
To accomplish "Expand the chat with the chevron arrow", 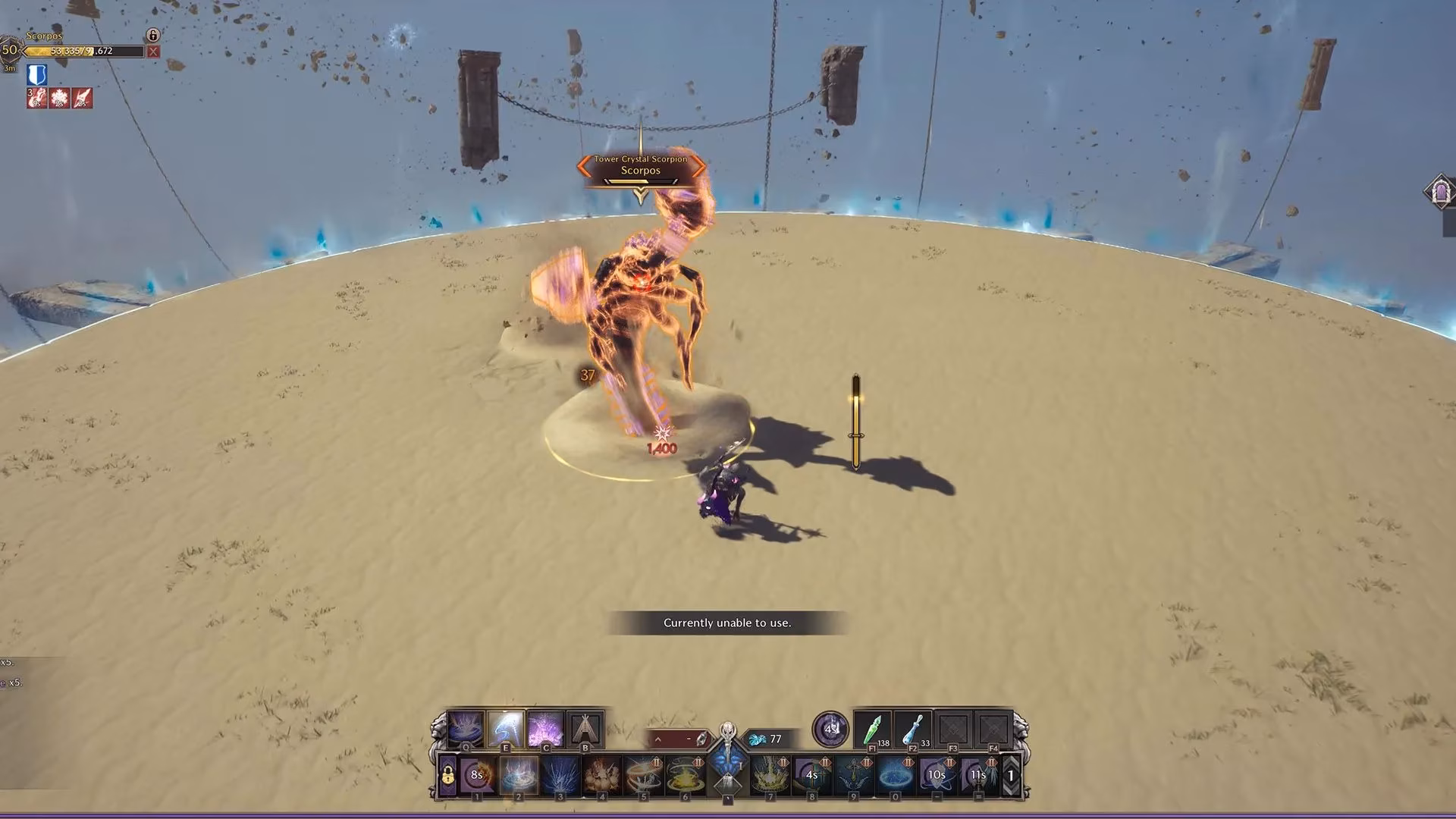I will click(657, 738).
